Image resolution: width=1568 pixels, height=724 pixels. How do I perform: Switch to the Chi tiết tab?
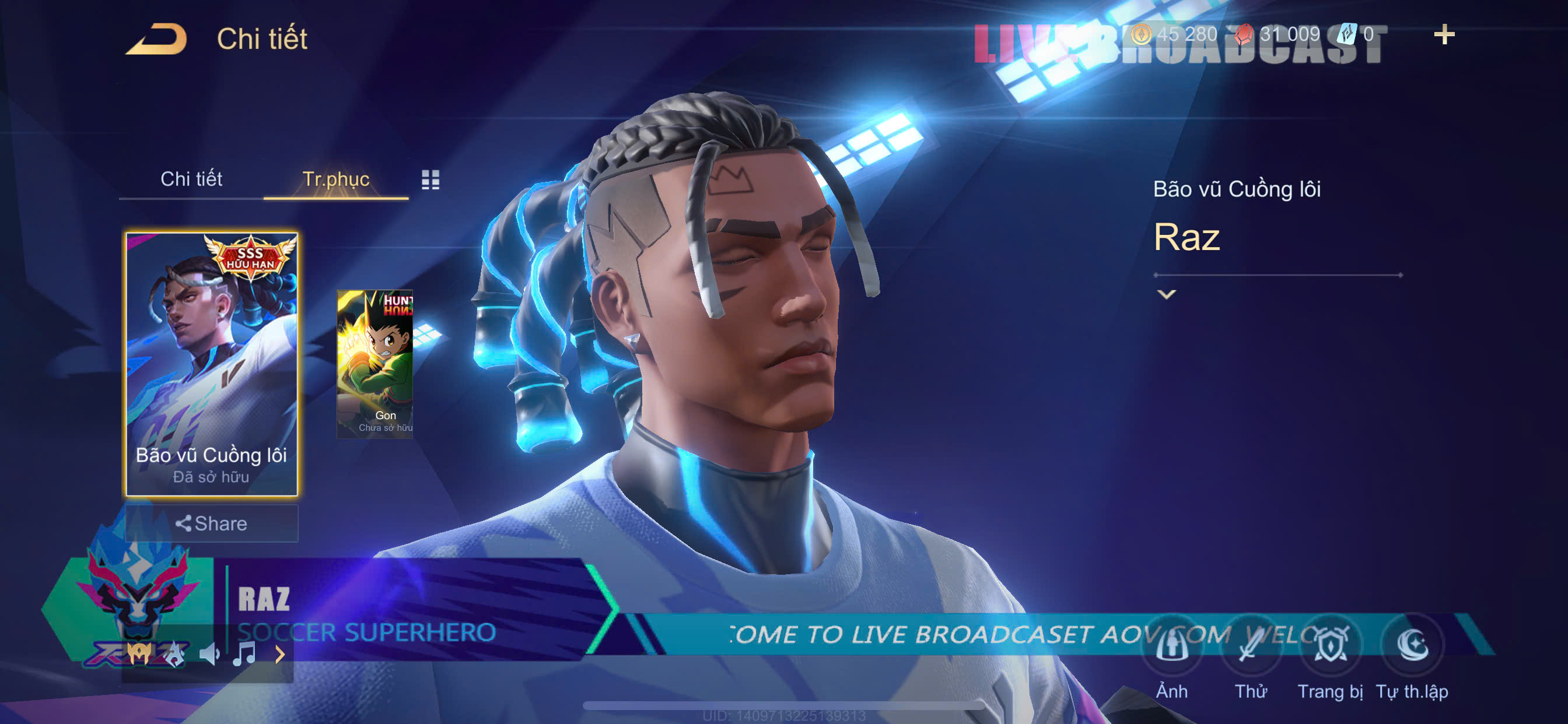click(191, 179)
